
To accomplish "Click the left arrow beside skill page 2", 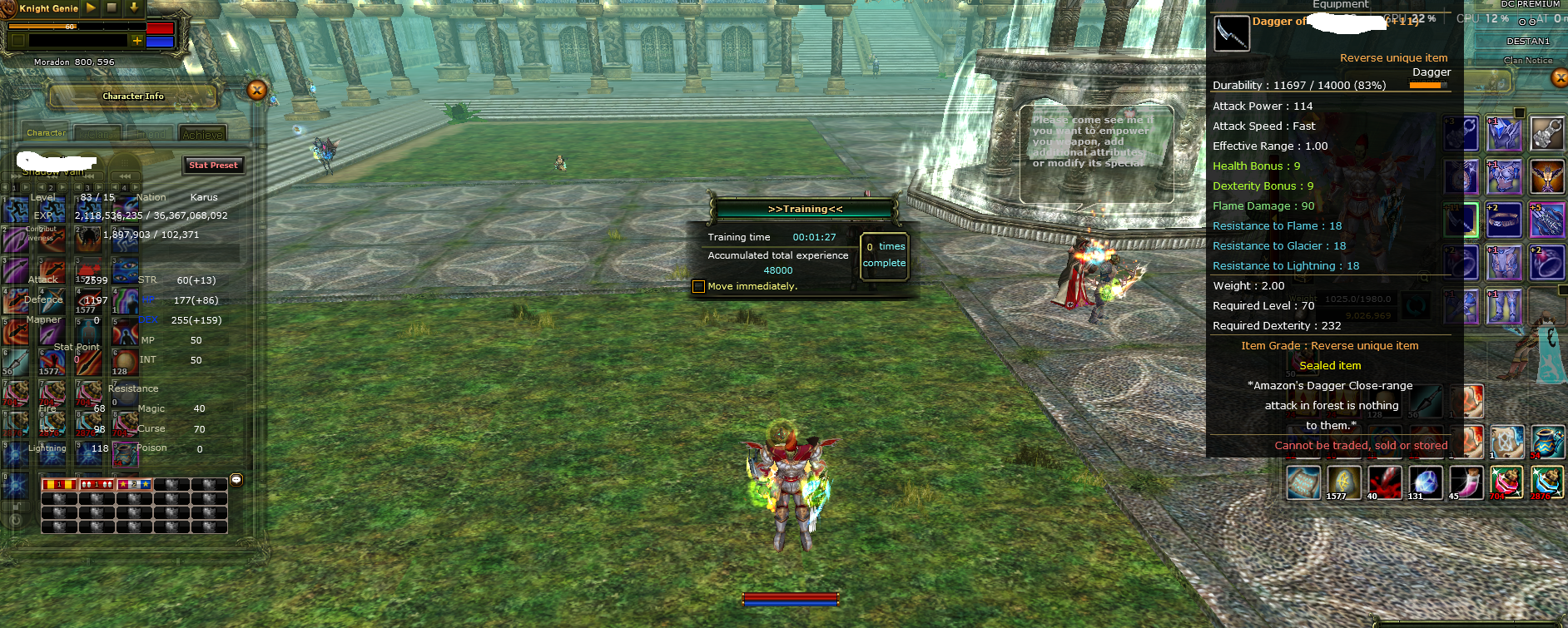I will pyautogui.click(x=42, y=186).
